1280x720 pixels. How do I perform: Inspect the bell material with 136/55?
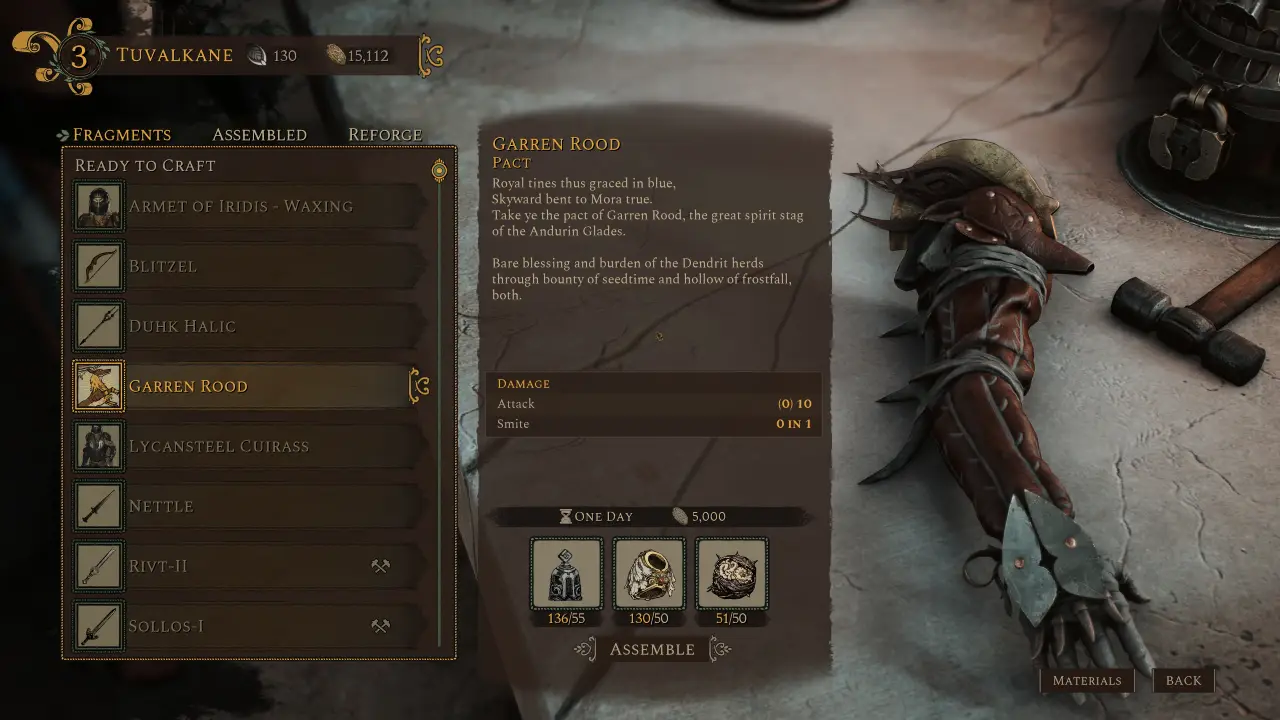(x=567, y=574)
